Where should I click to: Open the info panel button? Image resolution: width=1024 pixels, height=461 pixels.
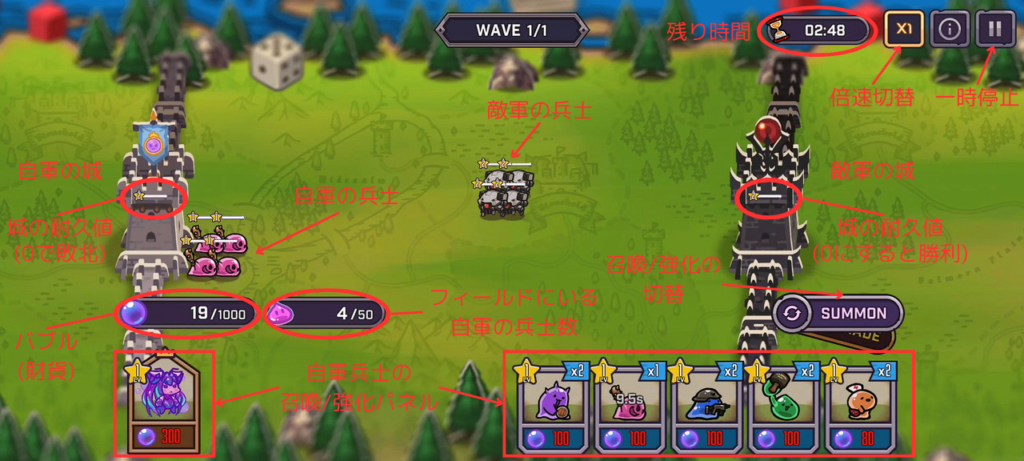click(x=949, y=29)
